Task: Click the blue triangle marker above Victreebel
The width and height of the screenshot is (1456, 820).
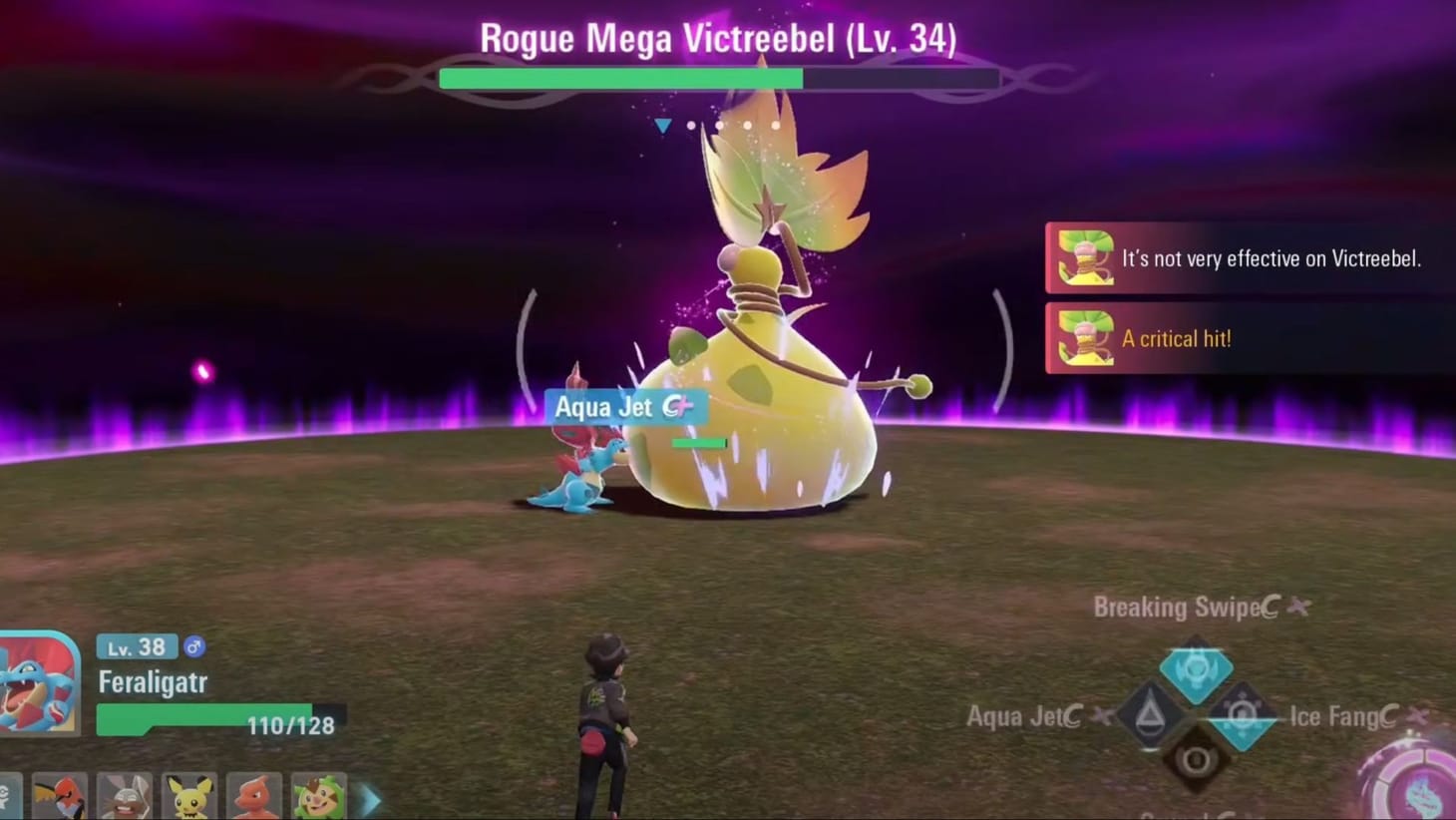Action: [662, 125]
